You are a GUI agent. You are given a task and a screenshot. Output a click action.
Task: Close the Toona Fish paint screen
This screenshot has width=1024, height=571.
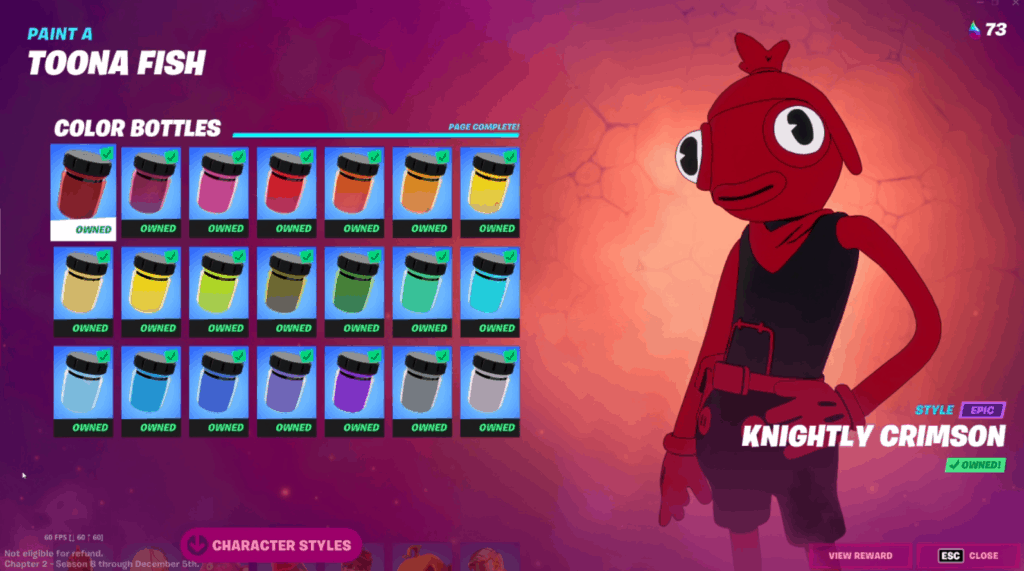(x=968, y=555)
